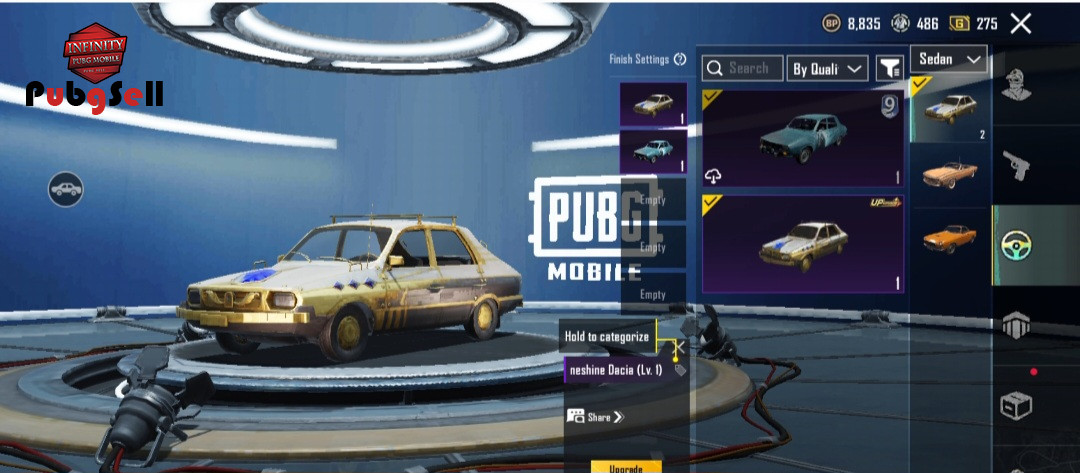Share the Dacia skin
Viewport: 1080px width, 473px height.
(594, 416)
